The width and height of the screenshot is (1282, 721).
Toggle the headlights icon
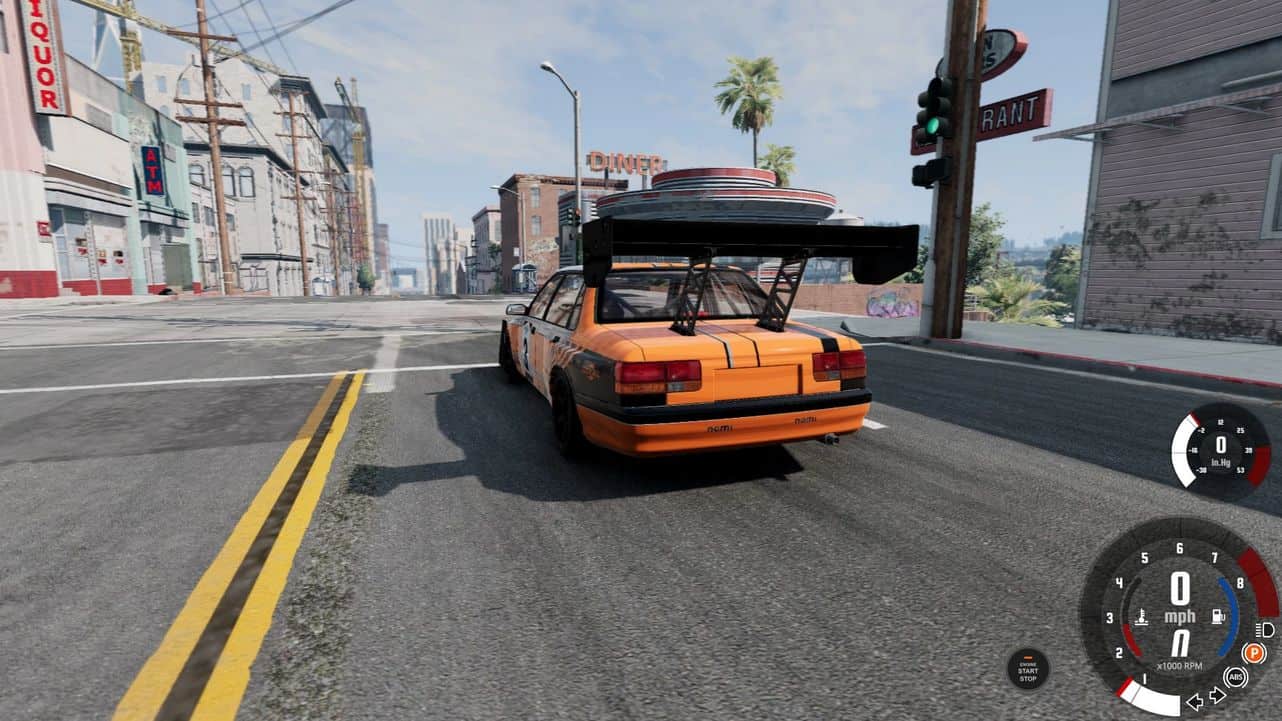[1265, 630]
